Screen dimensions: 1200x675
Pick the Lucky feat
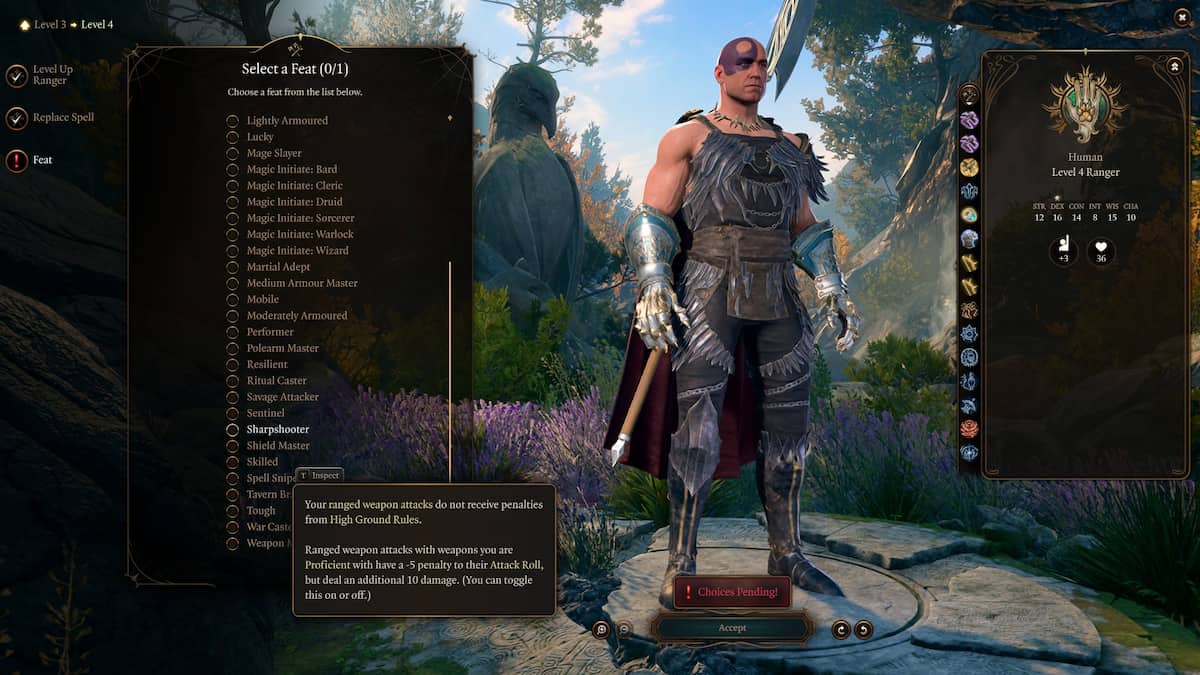[260, 137]
